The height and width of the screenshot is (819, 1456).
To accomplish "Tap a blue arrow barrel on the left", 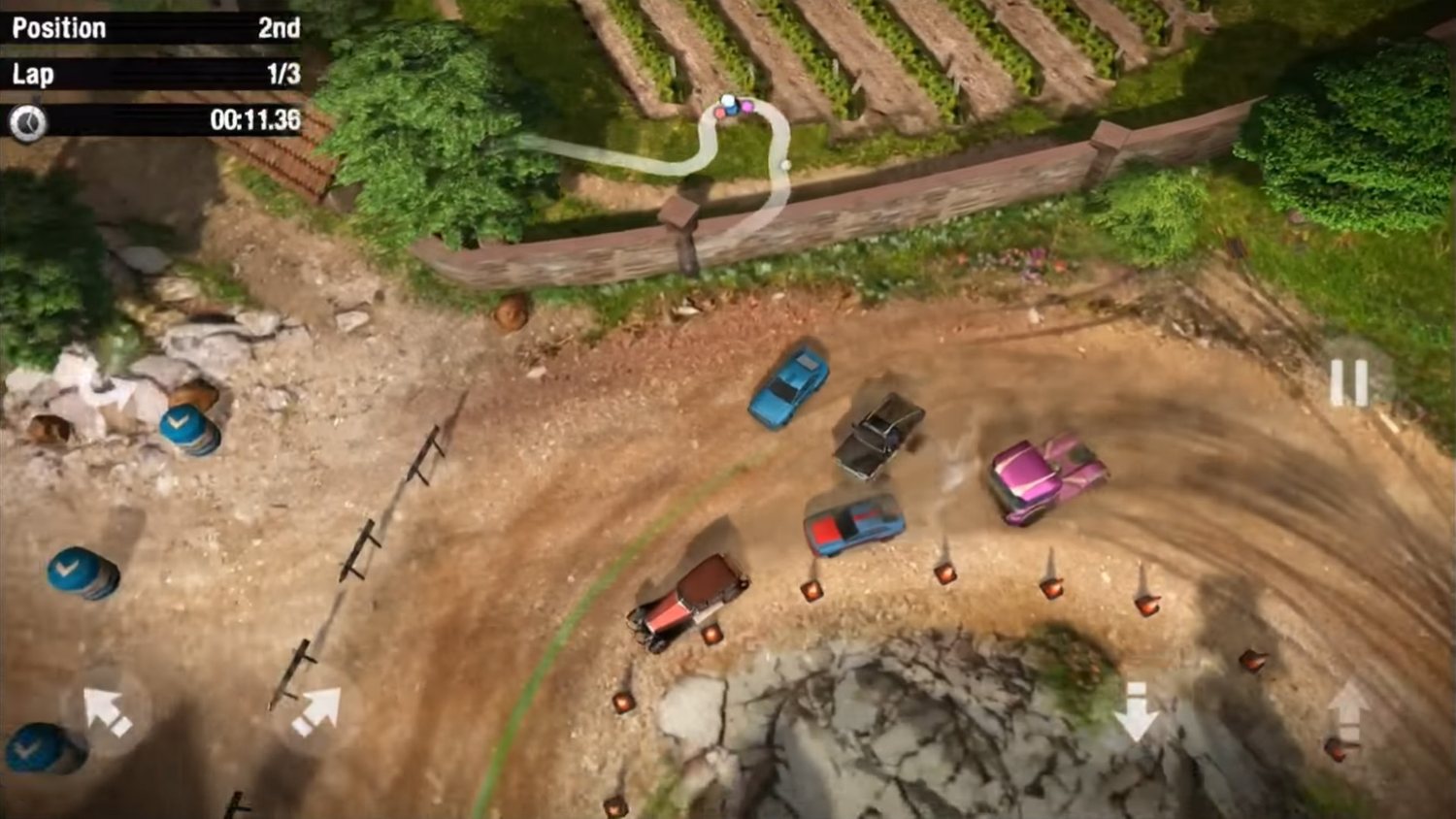I will (80, 573).
